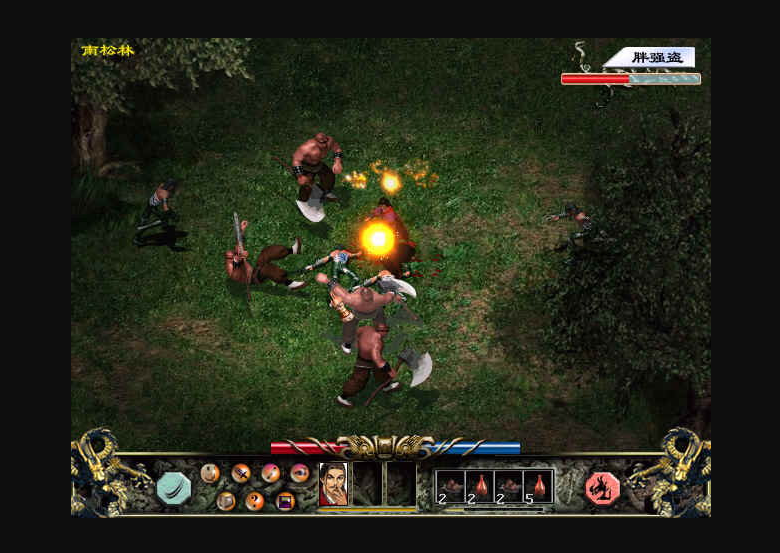Use the red gourd potion with count 2
The width and height of the screenshot is (780, 553).
pos(480,486)
